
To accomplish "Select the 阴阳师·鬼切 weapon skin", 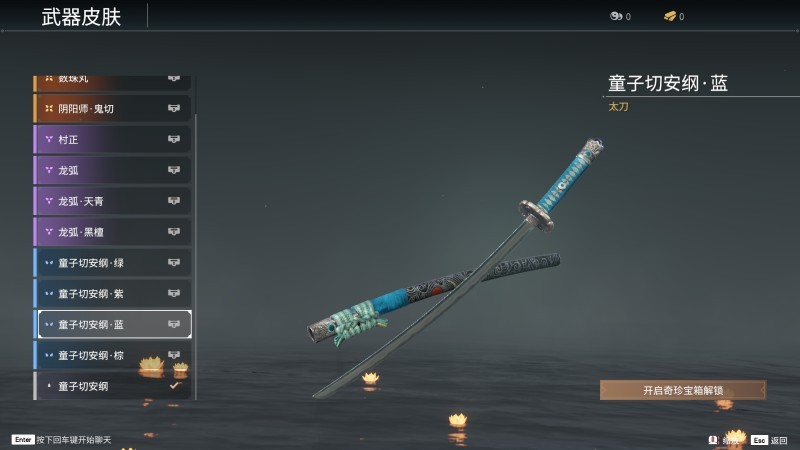I will (112, 108).
